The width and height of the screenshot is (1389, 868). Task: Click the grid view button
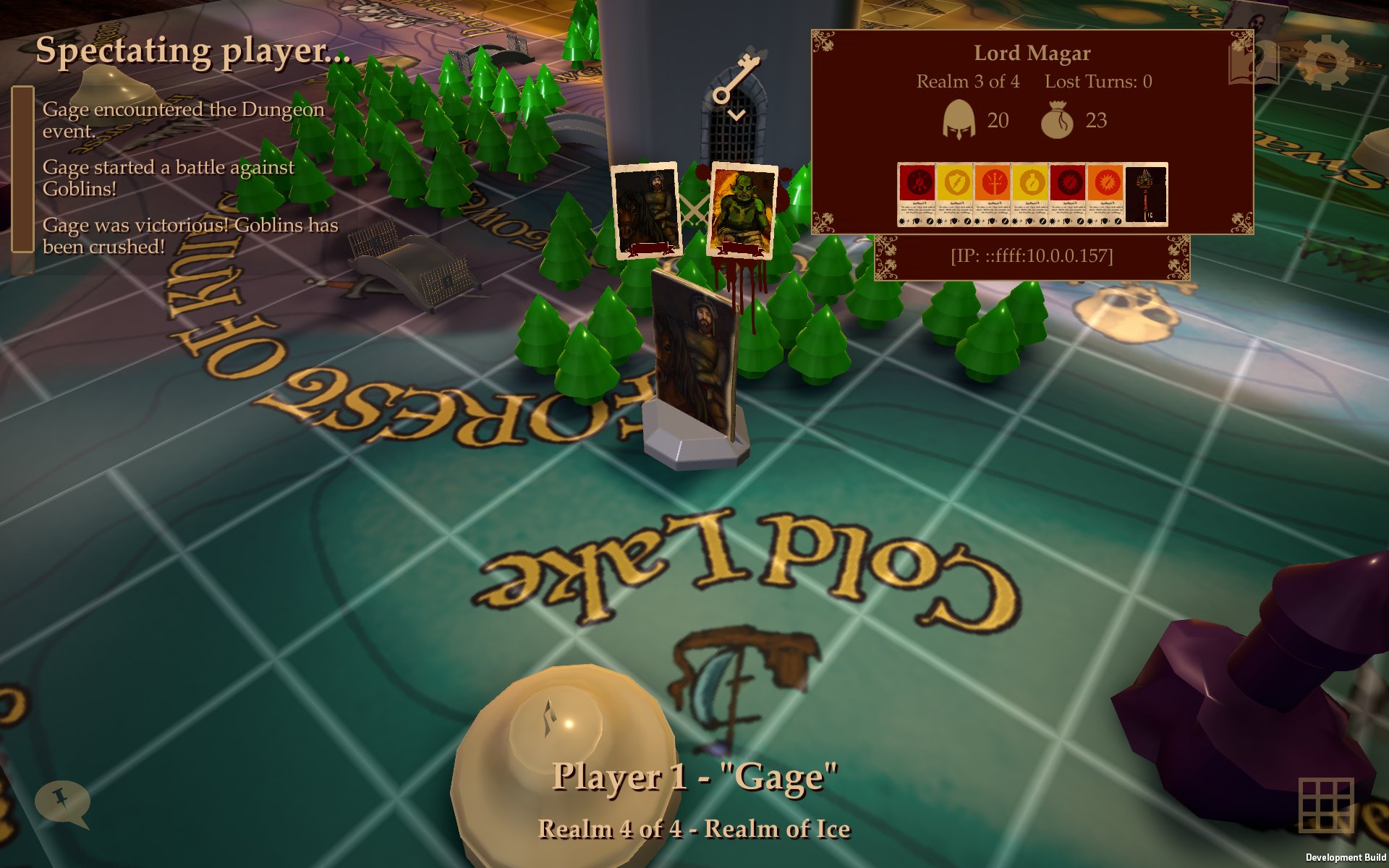1325,806
